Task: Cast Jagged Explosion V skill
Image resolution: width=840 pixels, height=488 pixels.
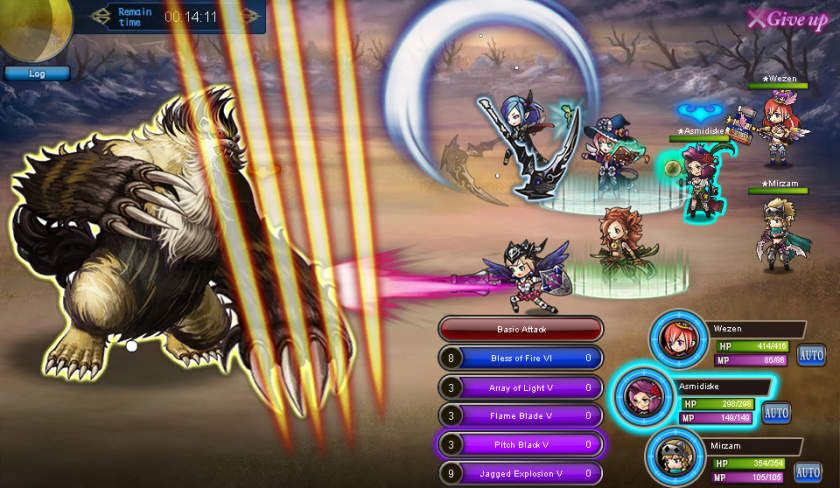Action: (521, 473)
